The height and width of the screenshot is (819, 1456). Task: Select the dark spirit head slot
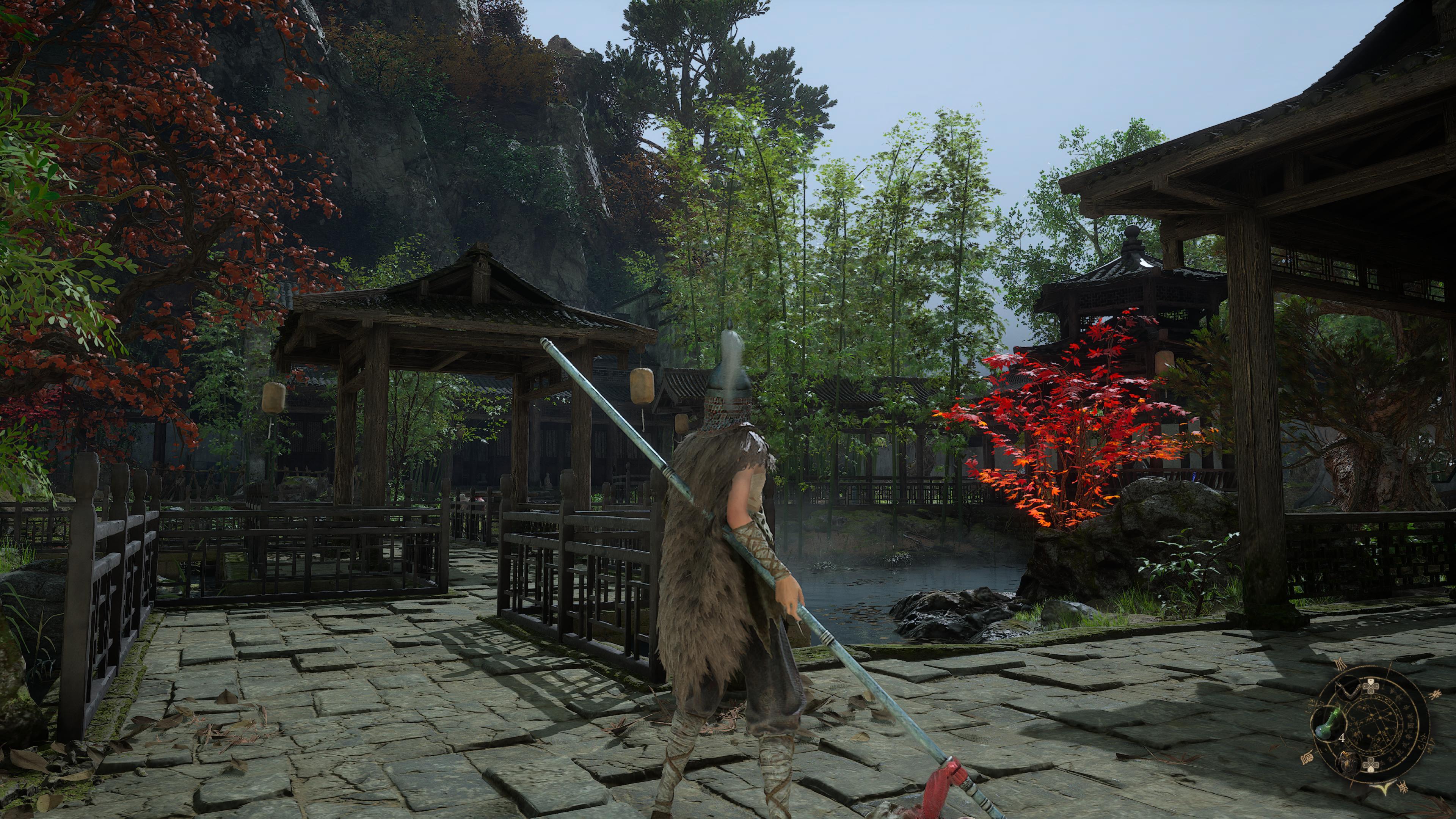(x=1349, y=763)
